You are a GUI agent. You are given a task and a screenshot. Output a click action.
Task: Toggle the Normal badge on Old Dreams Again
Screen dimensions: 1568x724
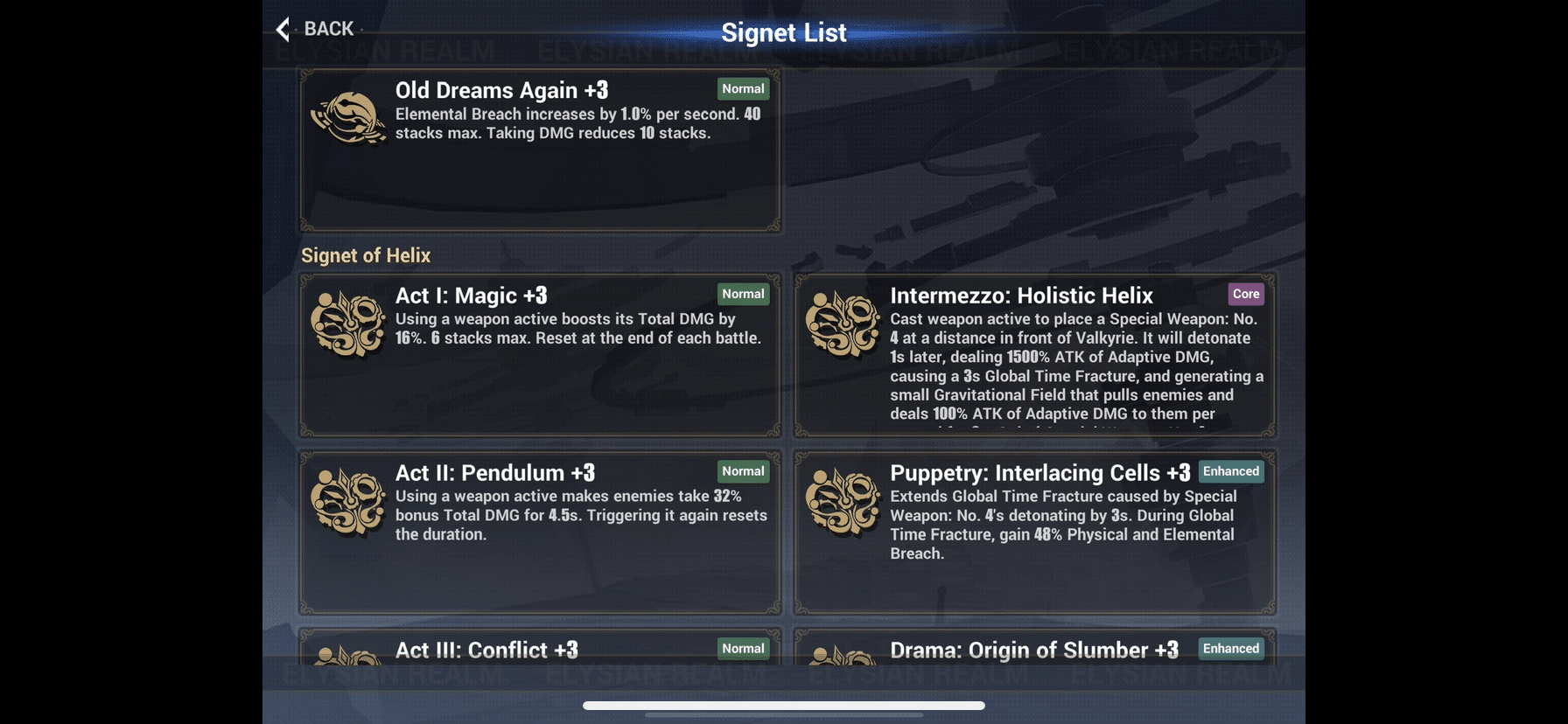[742, 88]
